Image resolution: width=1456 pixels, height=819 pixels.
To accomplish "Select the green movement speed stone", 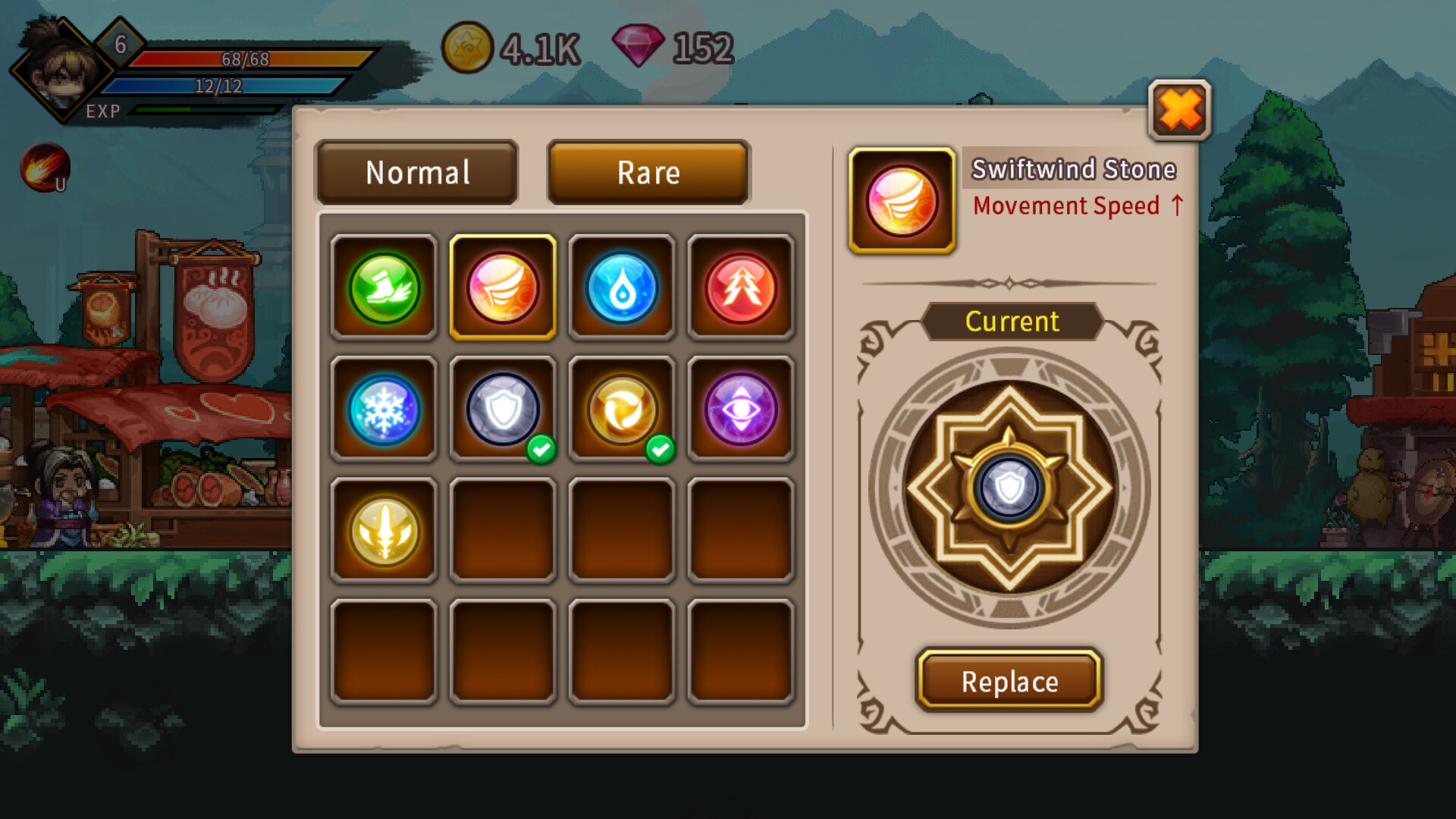I will tap(384, 290).
